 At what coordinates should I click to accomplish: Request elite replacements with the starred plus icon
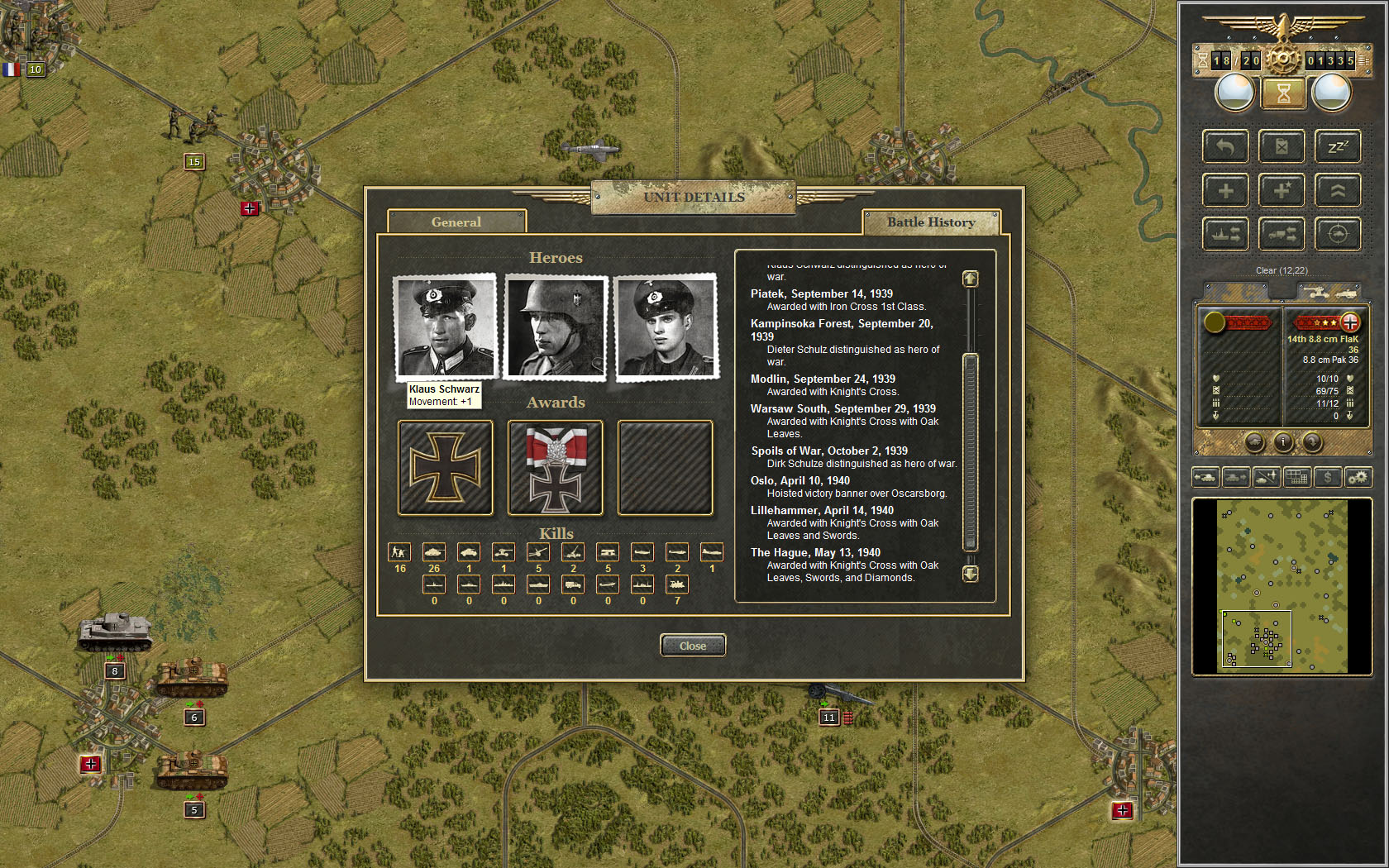pyautogui.click(x=1282, y=190)
